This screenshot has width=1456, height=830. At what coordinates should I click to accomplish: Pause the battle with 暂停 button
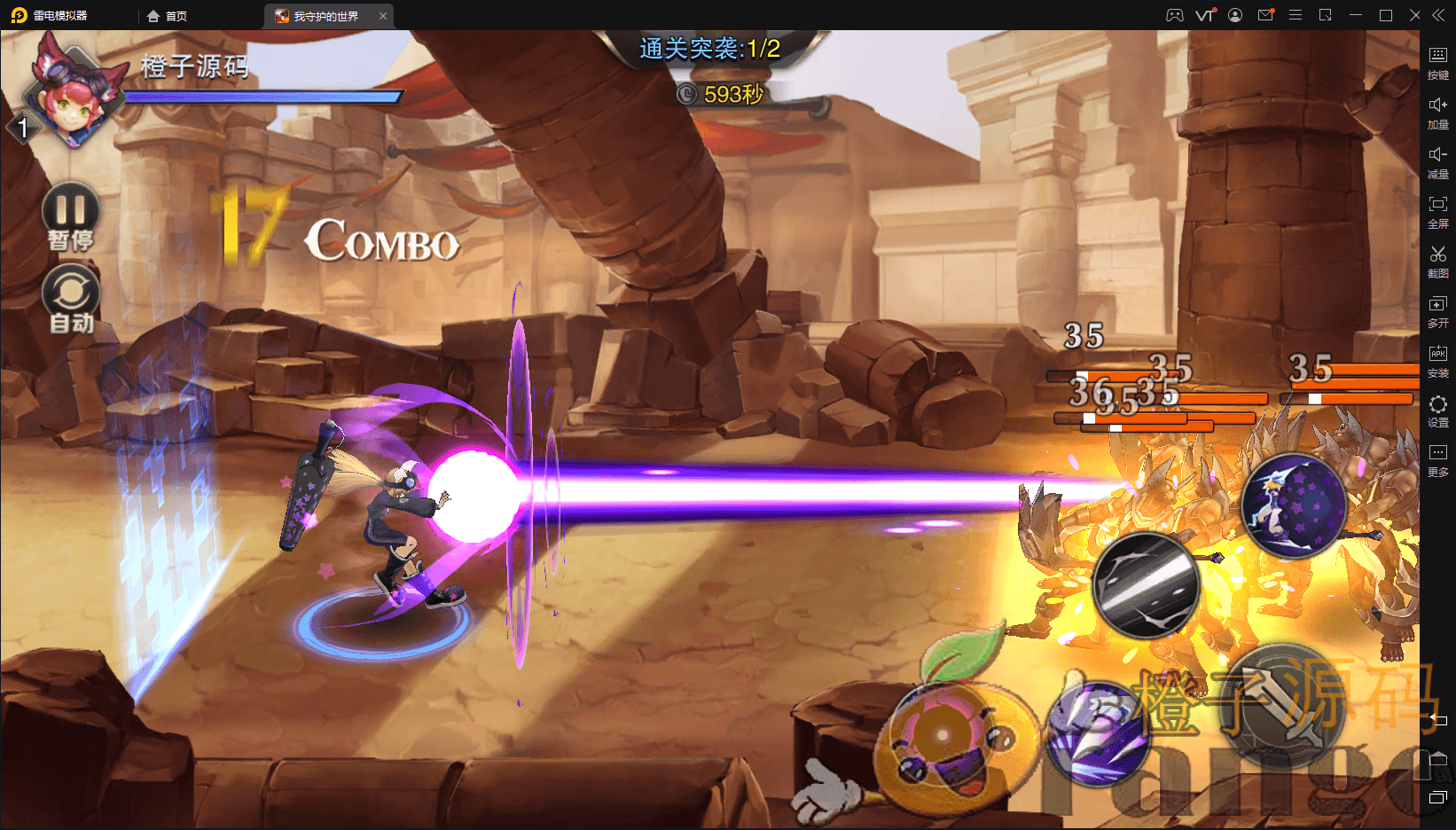71,211
